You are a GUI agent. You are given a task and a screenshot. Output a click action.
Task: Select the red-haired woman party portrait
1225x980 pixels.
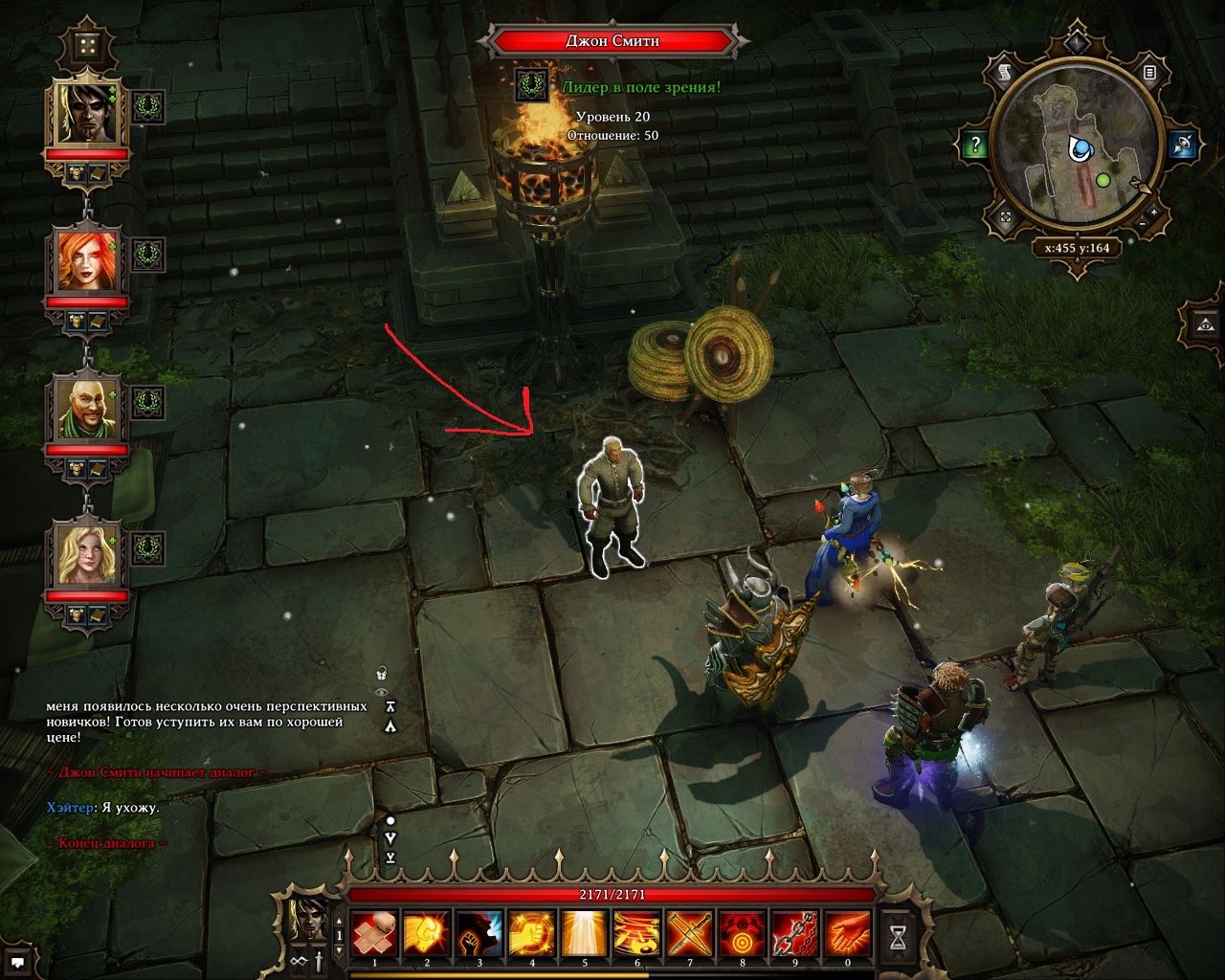(89, 259)
